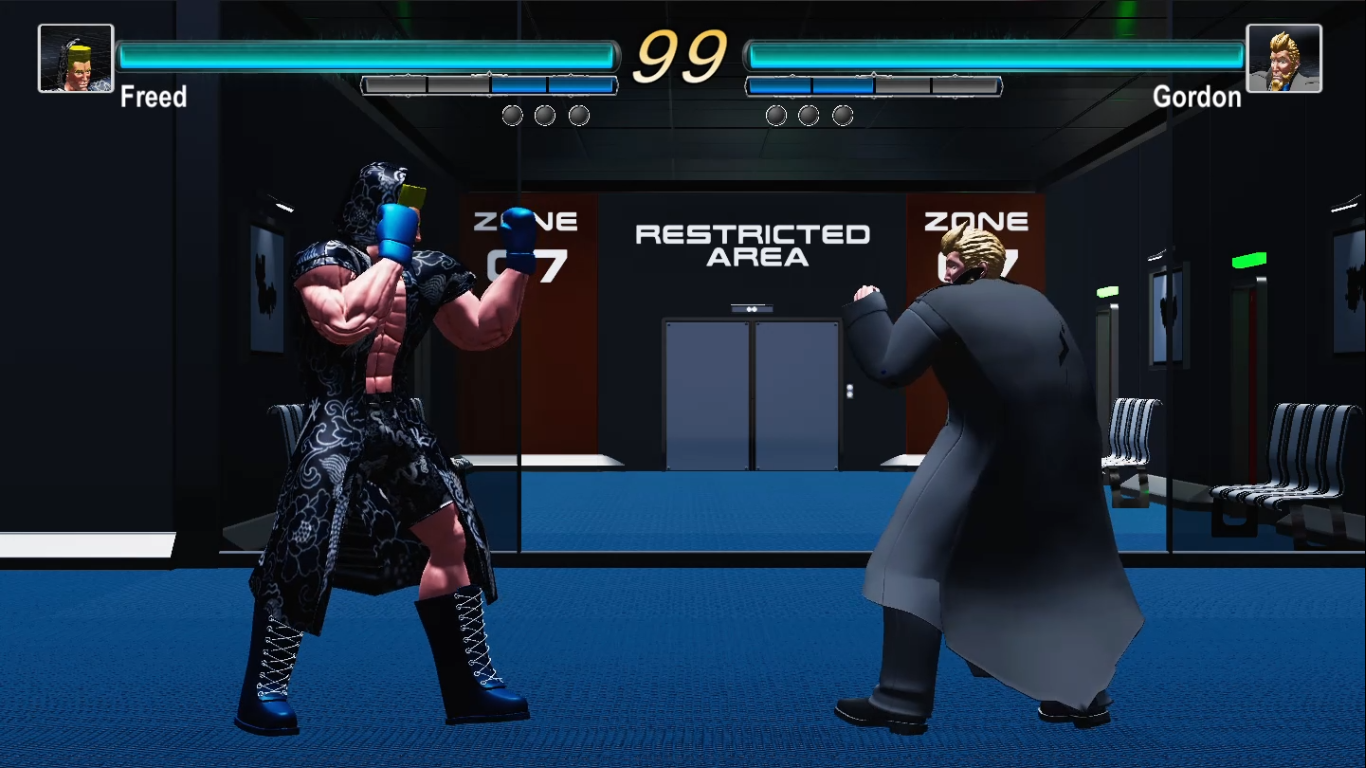Click the second round dot under Freed's meter

tap(544, 115)
